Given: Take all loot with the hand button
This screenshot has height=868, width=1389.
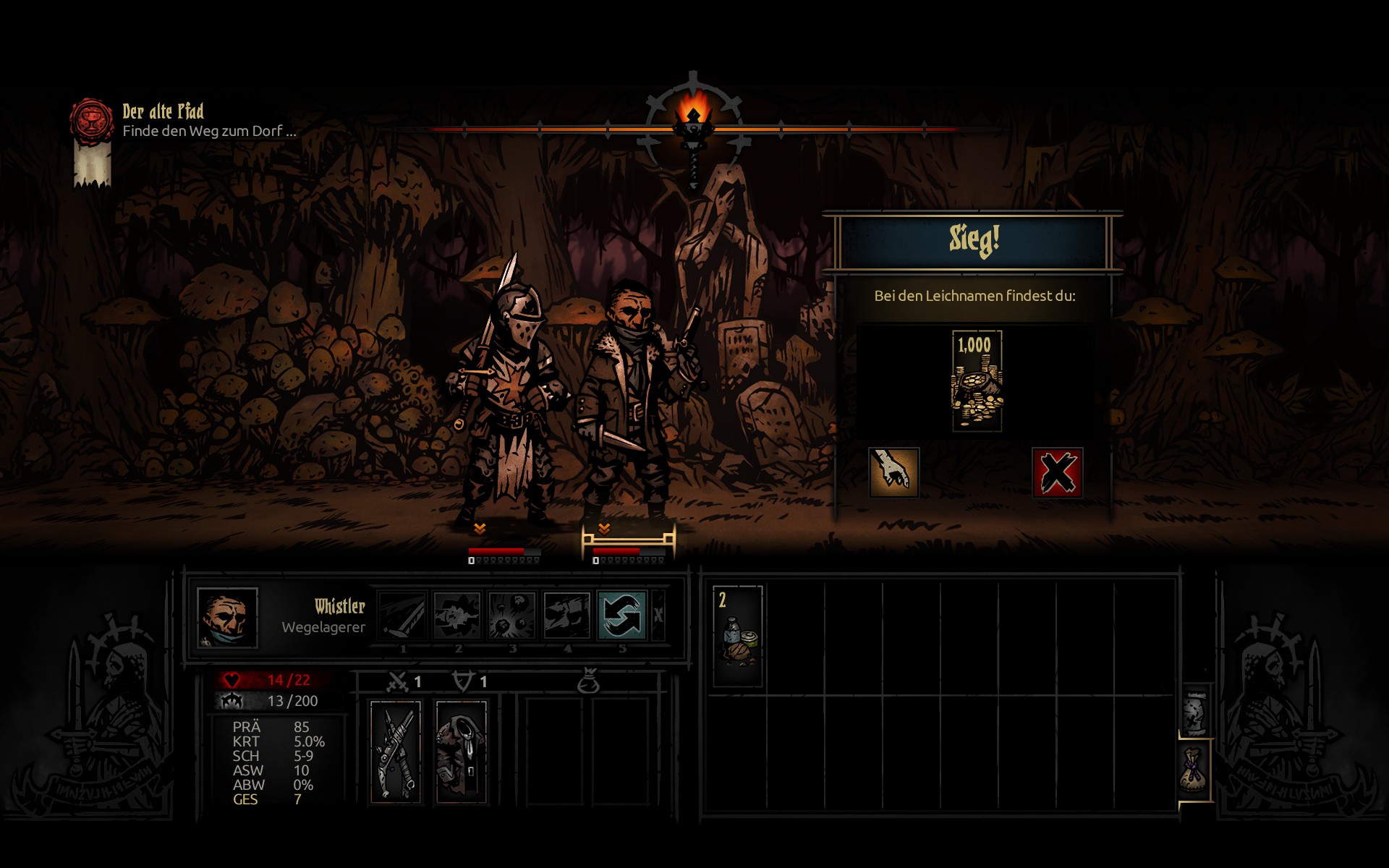Looking at the screenshot, I should pyautogui.click(x=893, y=472).
